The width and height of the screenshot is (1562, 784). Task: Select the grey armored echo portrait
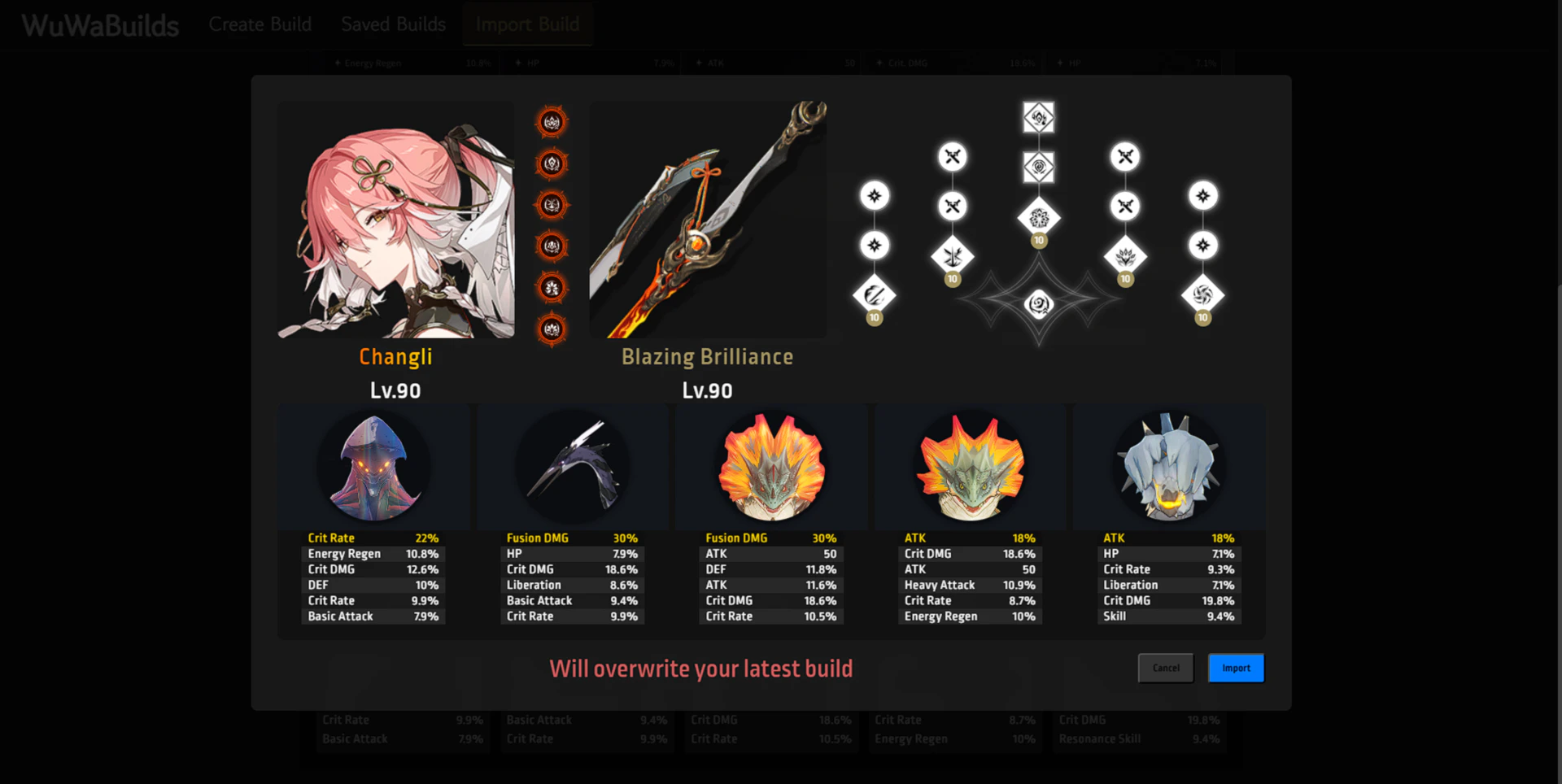pos(1169,468)
